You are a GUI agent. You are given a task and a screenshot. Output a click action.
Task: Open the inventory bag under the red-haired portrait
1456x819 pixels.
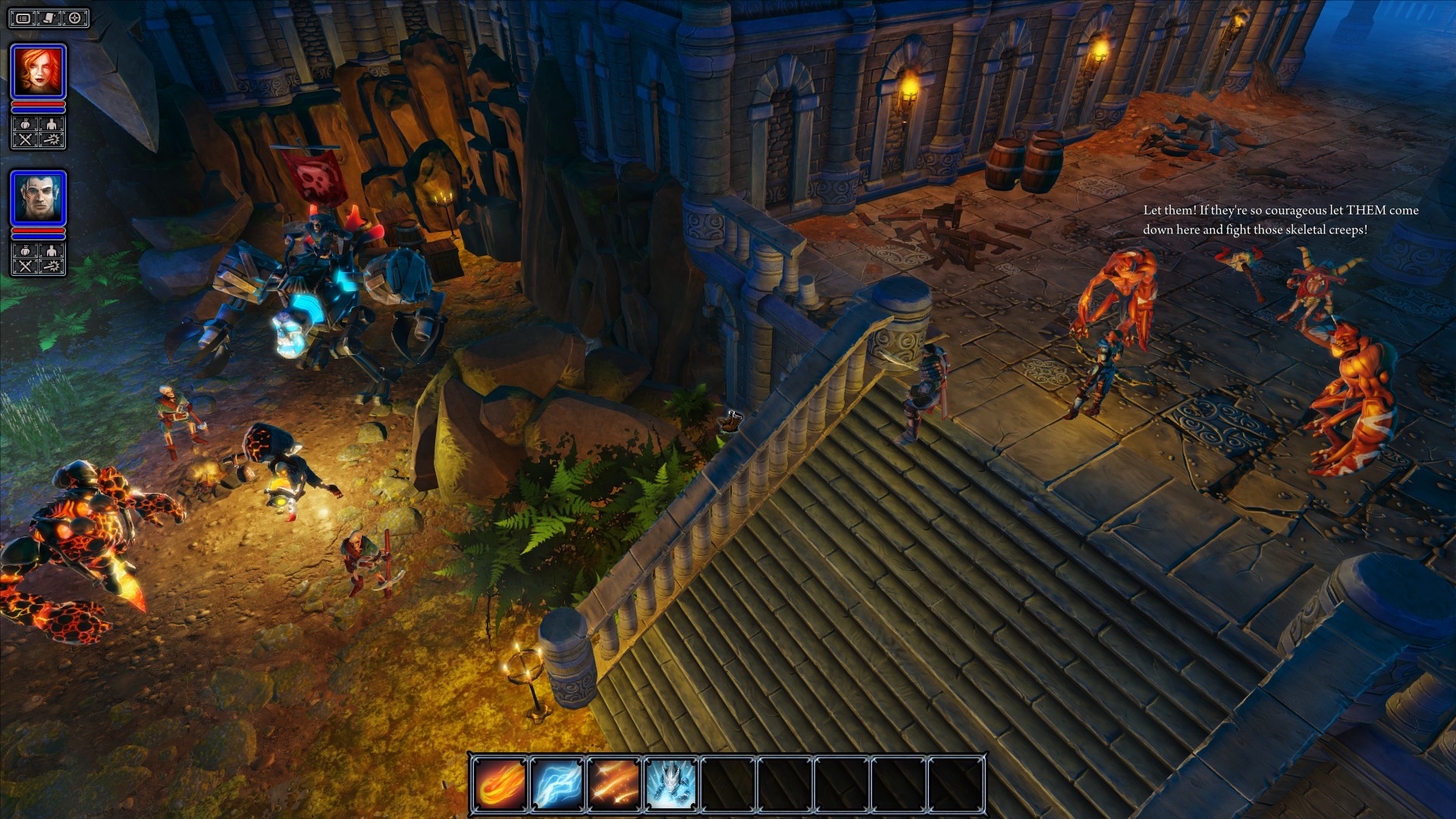(x=25, y=123)
